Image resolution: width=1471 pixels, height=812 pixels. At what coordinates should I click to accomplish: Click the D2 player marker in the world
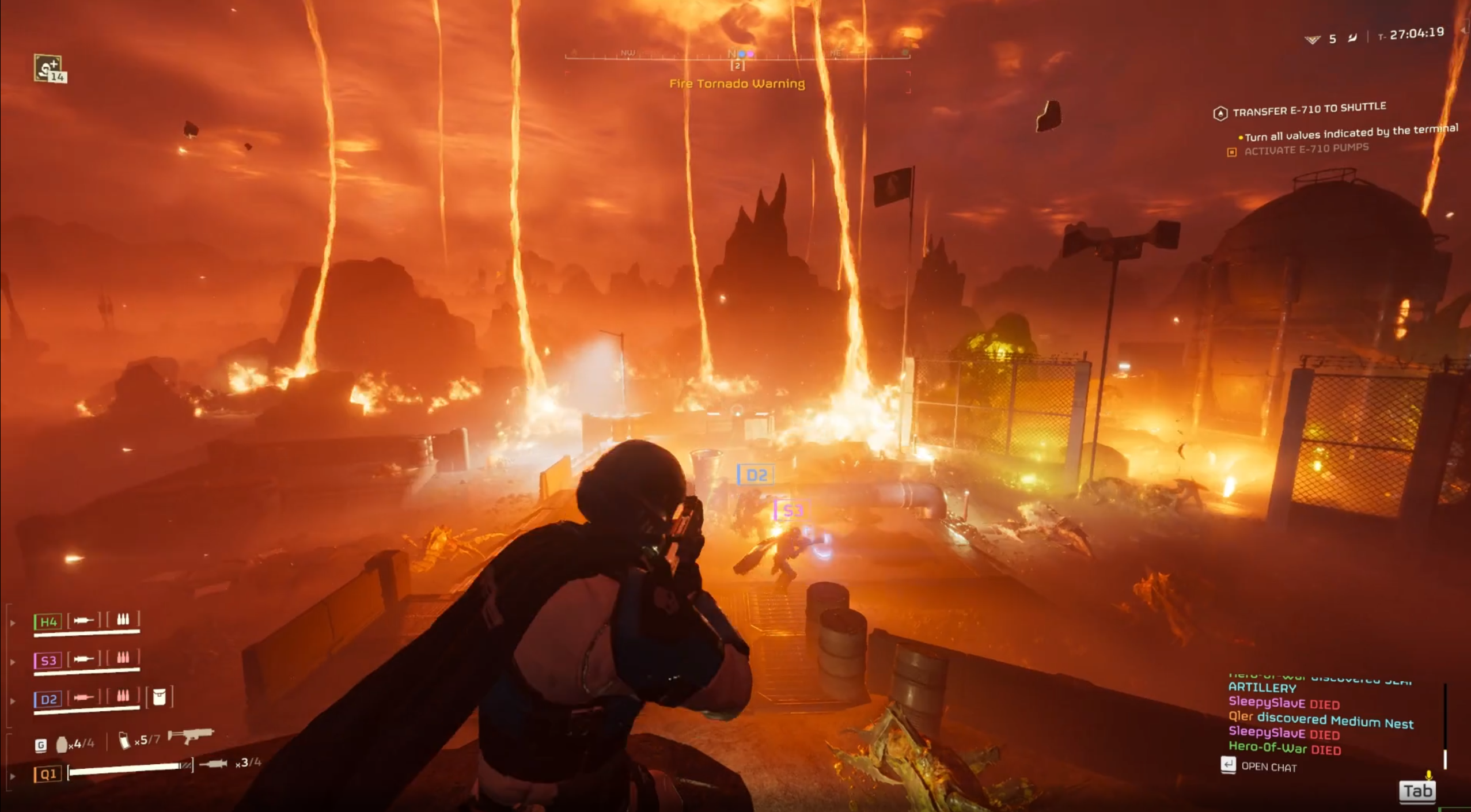pyautogui.click(x=756, y=475)
